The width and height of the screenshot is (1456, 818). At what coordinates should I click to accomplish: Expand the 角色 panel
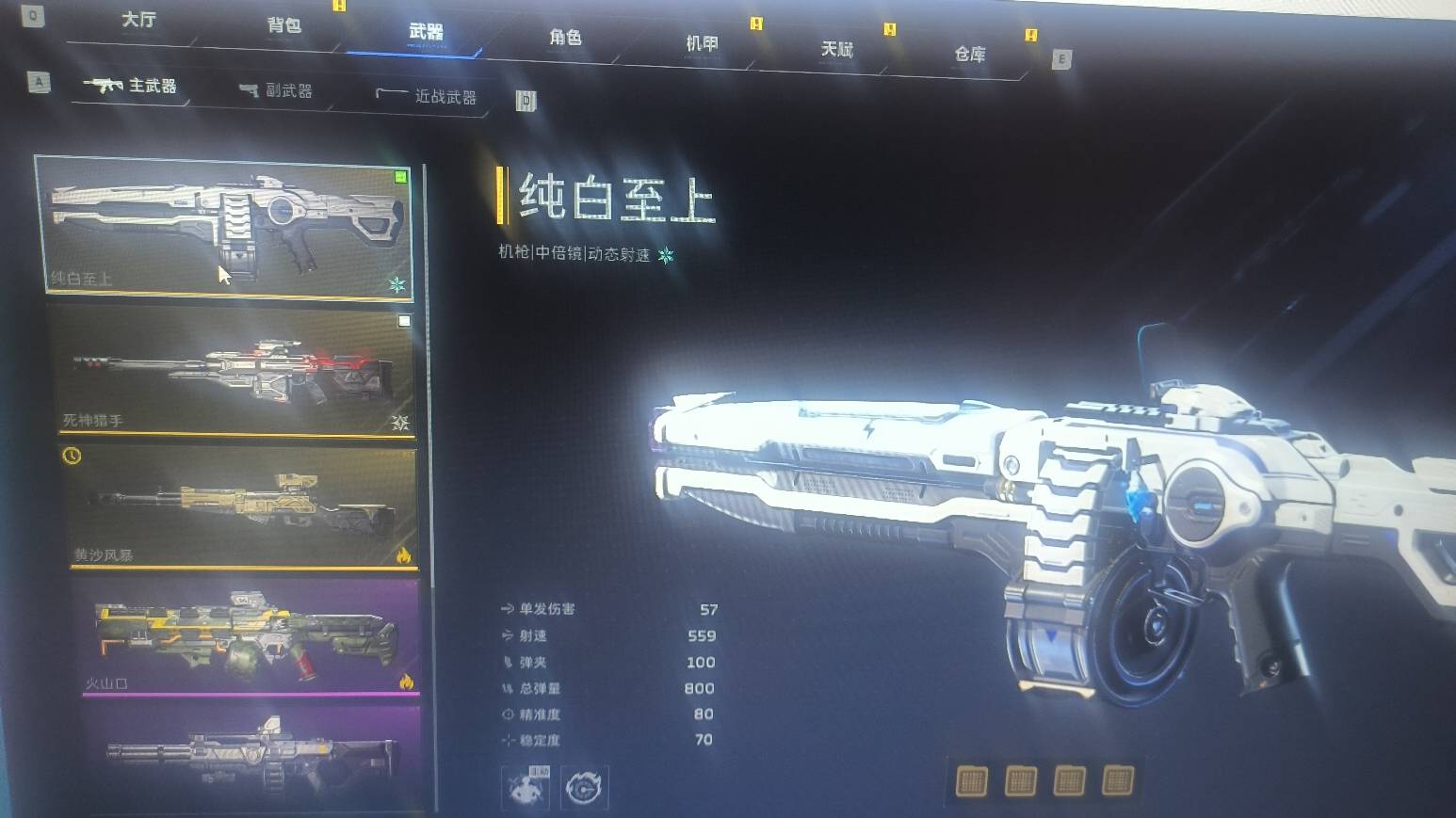pos(565,40)
